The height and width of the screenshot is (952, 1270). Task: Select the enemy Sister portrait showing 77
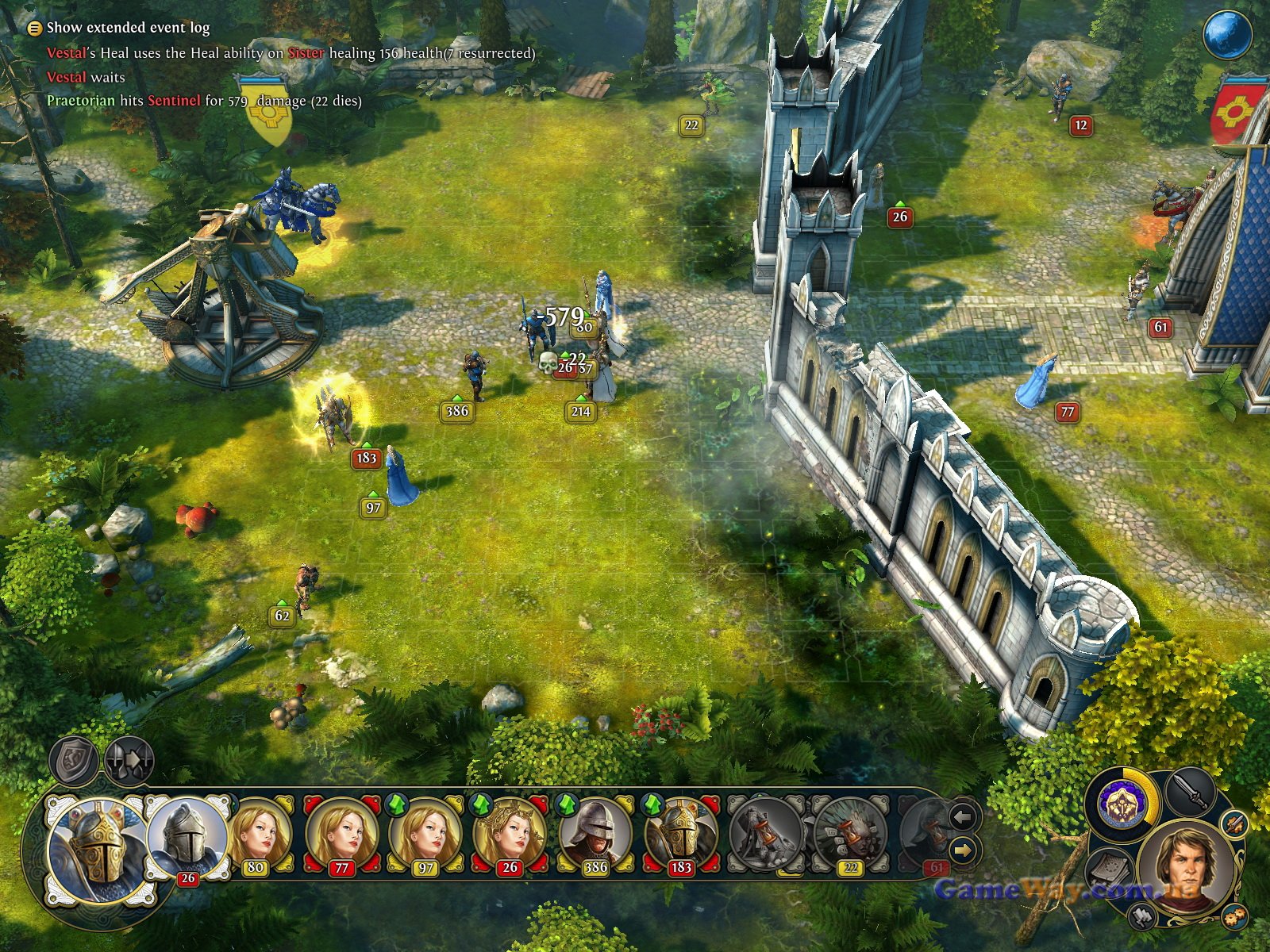click(x=341, y=833)
